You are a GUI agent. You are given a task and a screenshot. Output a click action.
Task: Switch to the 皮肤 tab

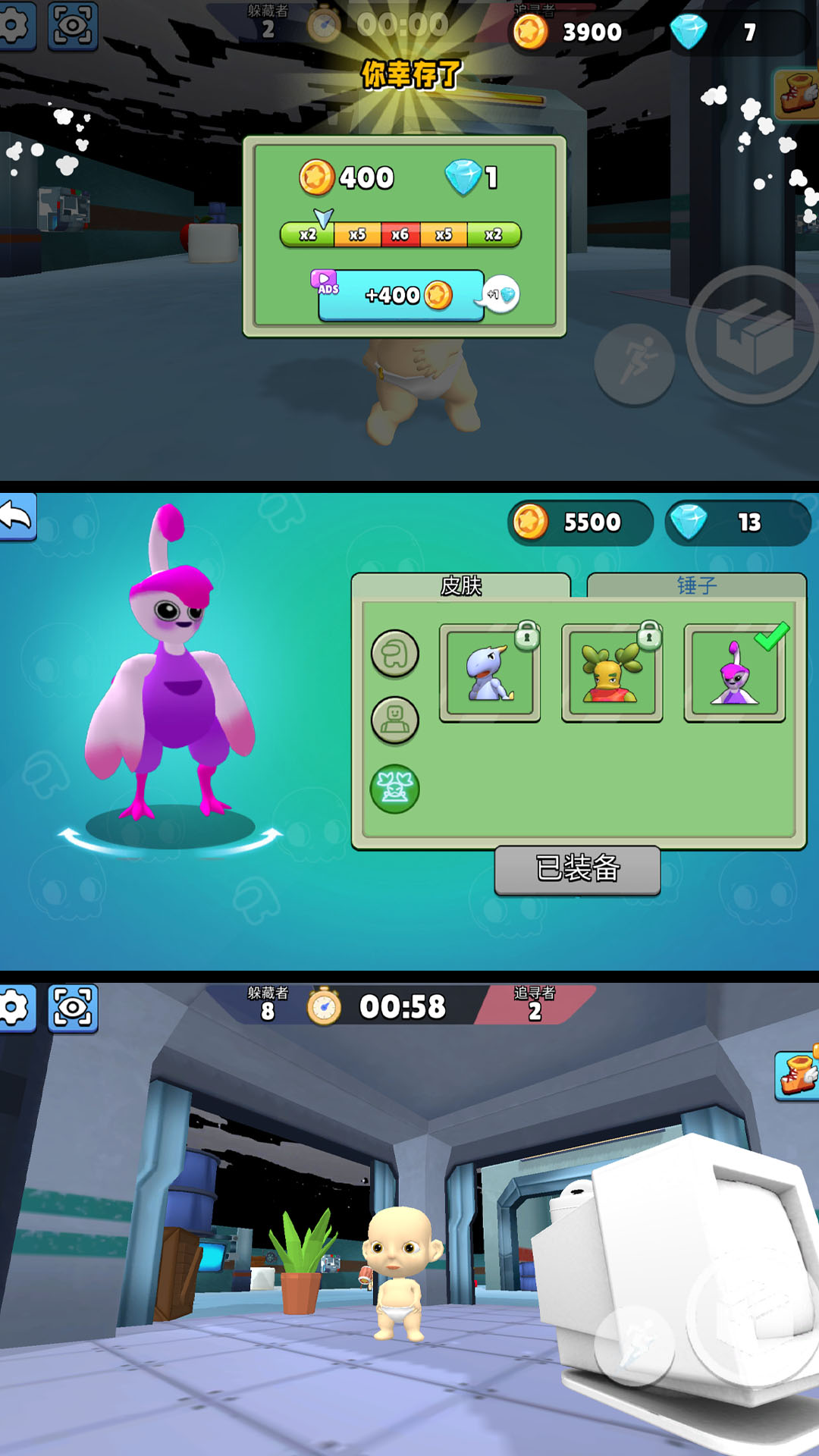(461, 585)
